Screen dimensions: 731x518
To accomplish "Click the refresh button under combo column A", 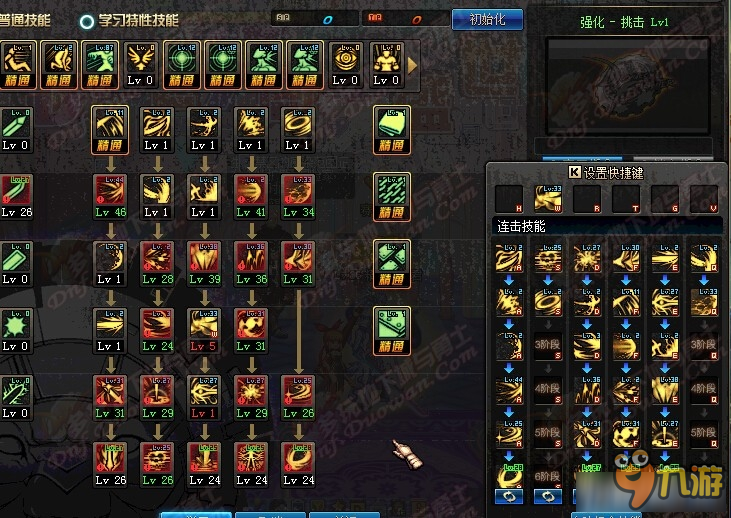I will [508, 495].
